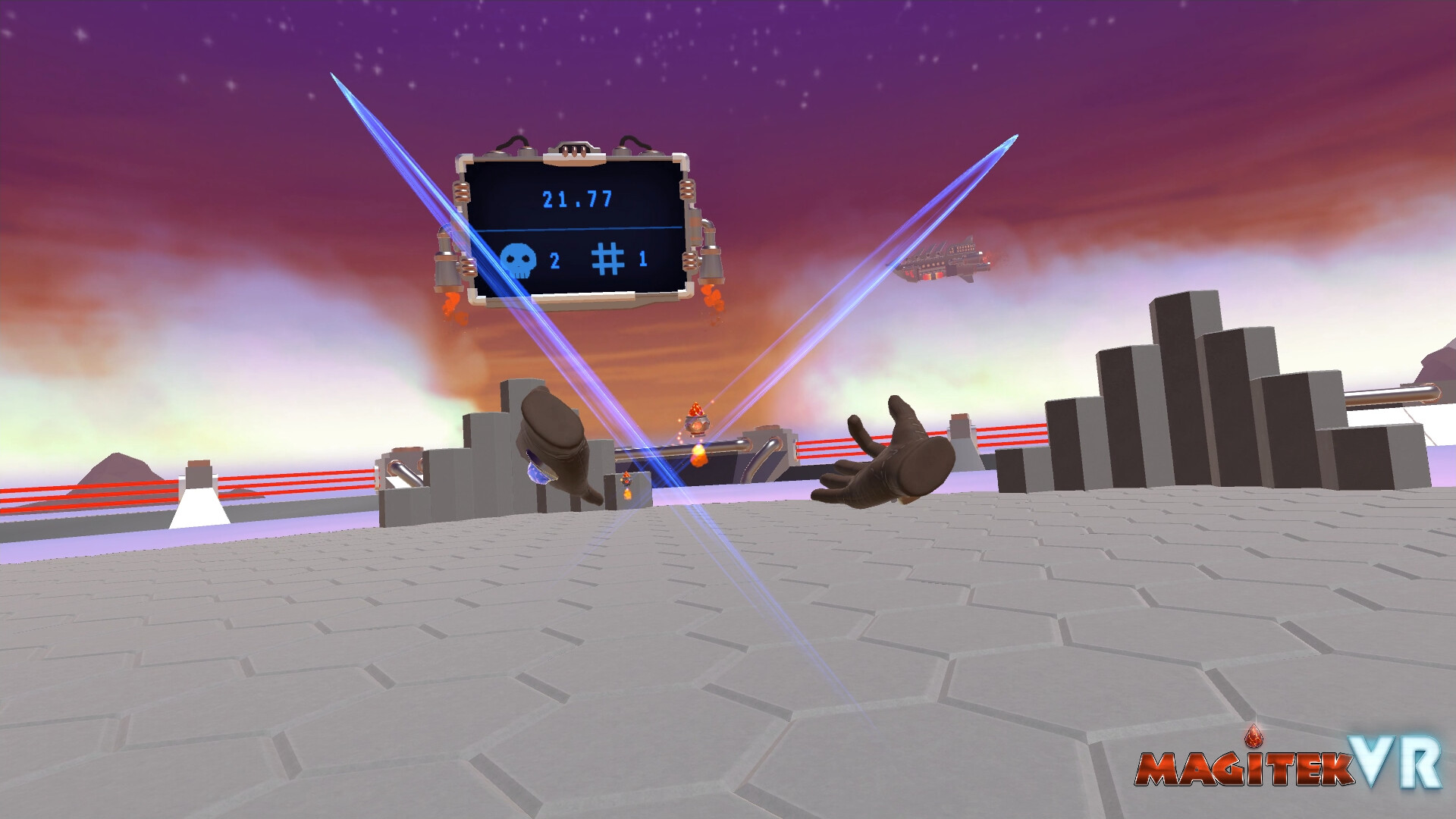
Task: Click the timer reading 21.77
Action: [x=577, y=198]
